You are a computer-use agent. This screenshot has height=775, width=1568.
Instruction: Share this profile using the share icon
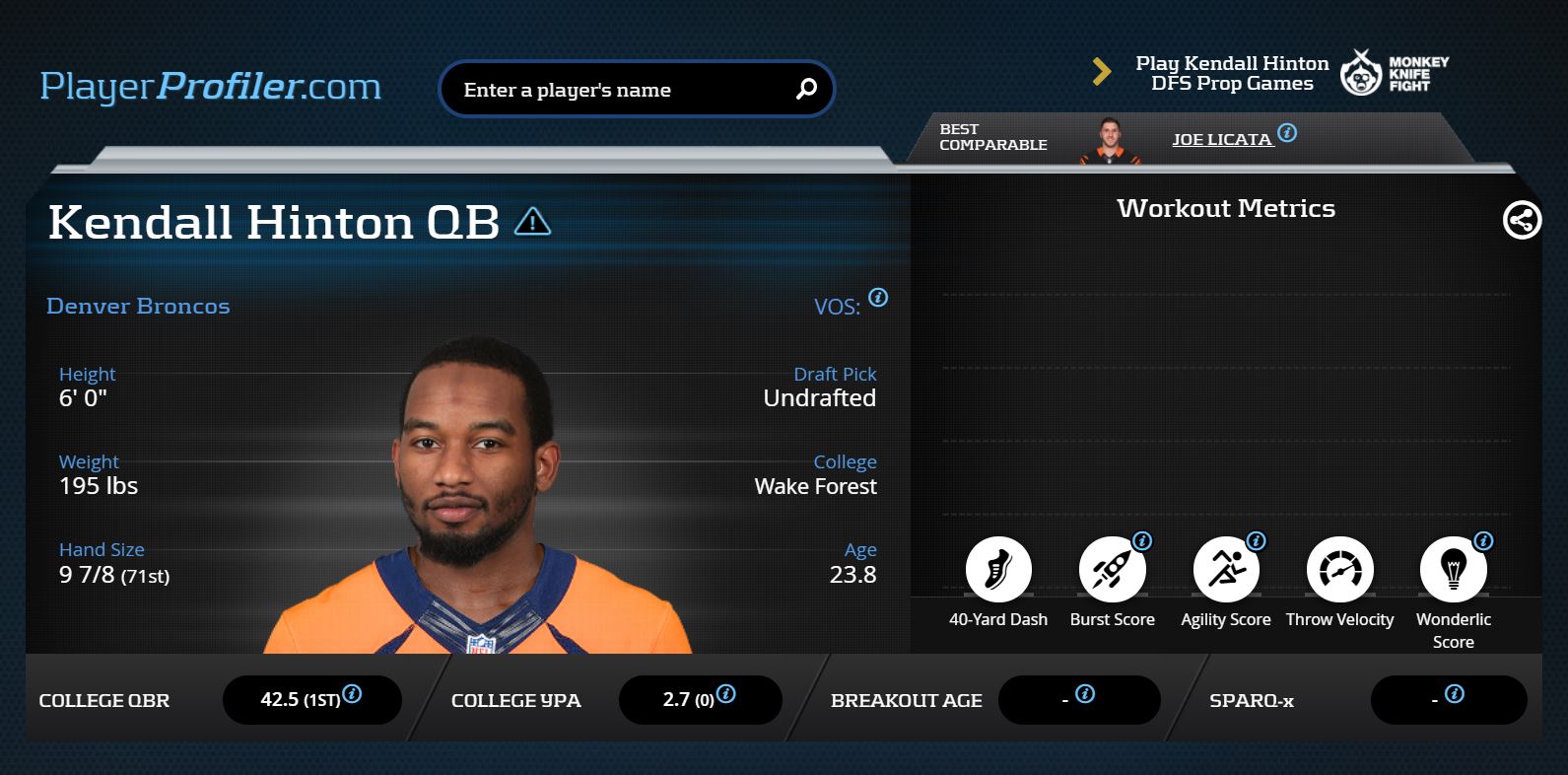[x=1522, y=220]
